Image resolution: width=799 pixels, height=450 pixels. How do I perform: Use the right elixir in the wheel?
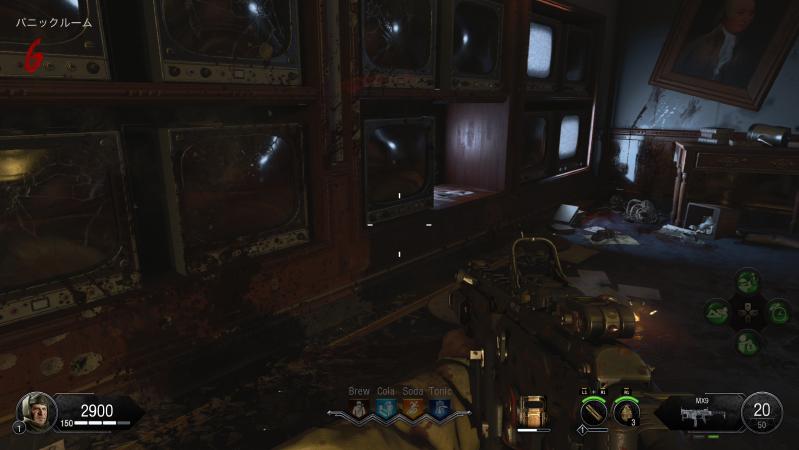[x=777, y=312]
